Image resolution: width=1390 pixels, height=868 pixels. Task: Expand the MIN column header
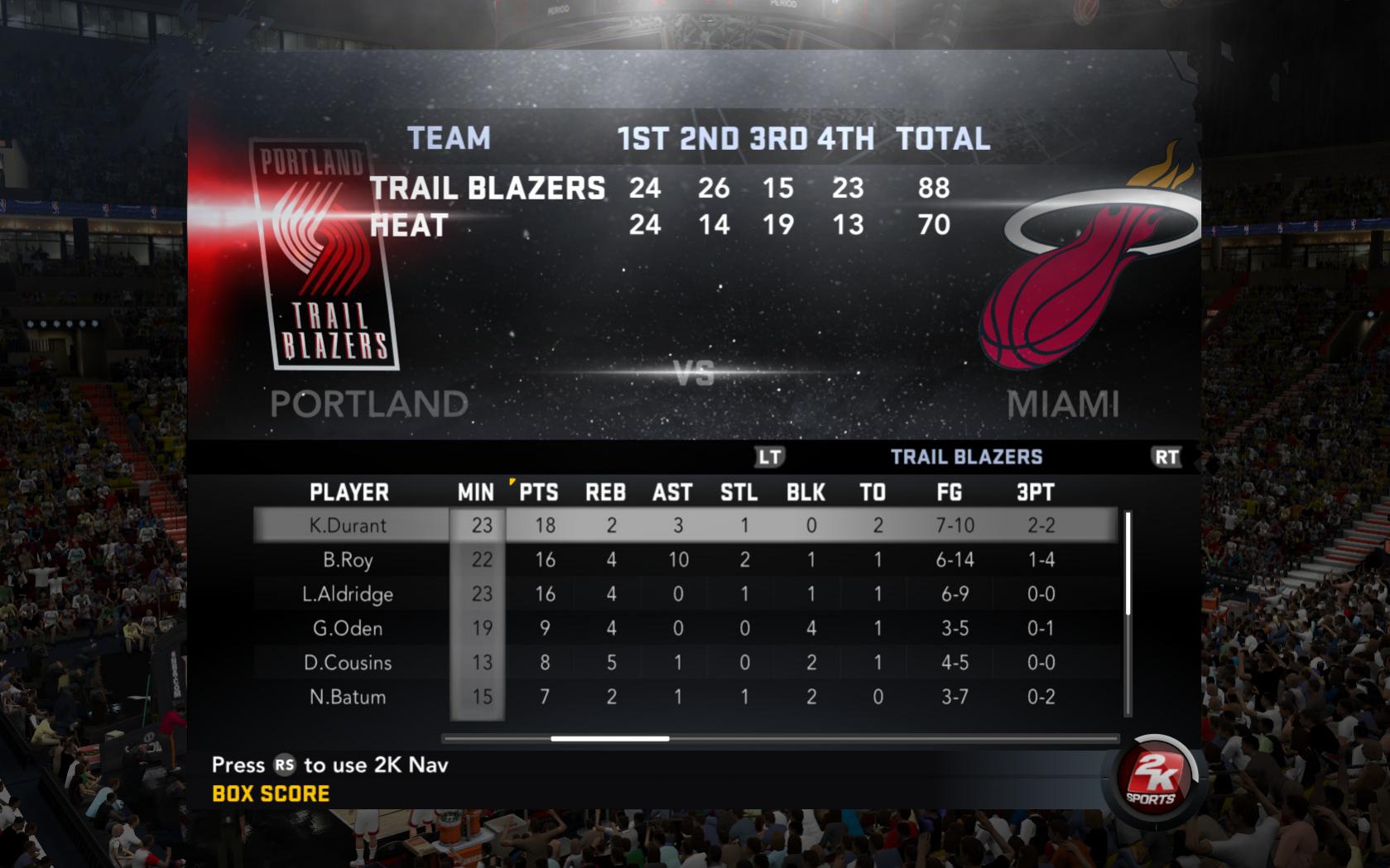(477, 492)
